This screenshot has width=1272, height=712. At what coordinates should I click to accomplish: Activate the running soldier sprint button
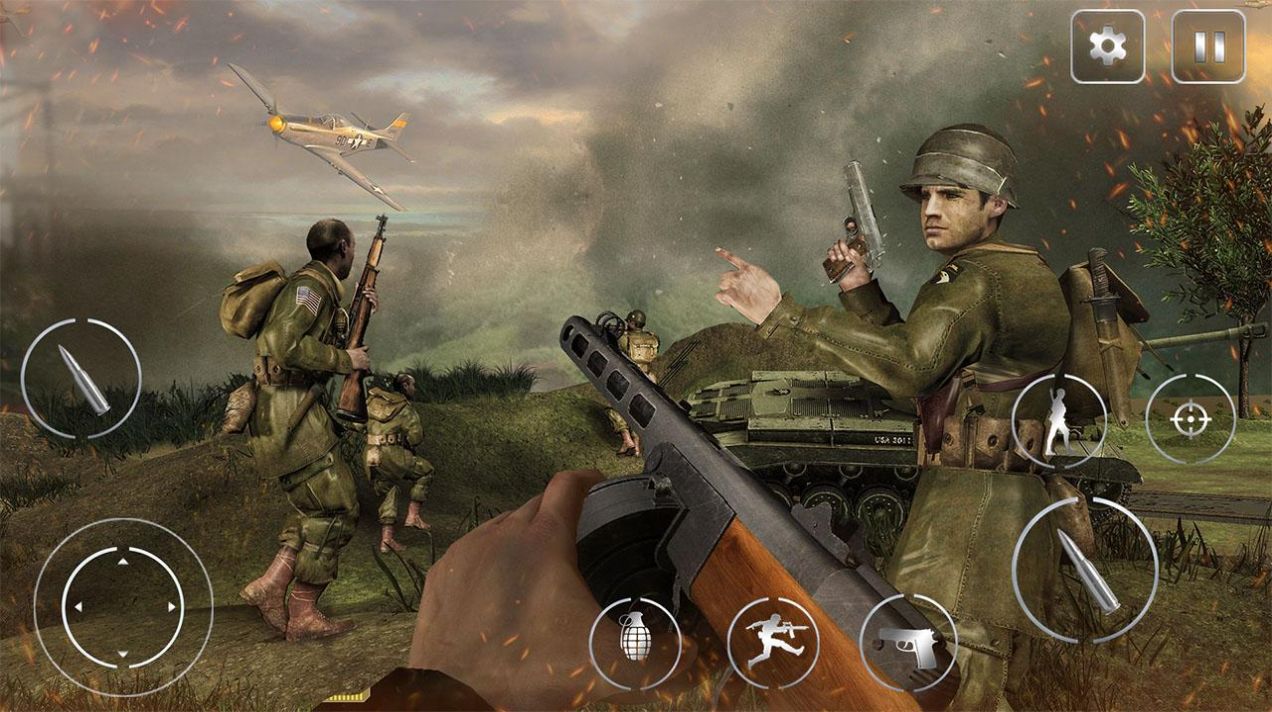coord(773,641)
